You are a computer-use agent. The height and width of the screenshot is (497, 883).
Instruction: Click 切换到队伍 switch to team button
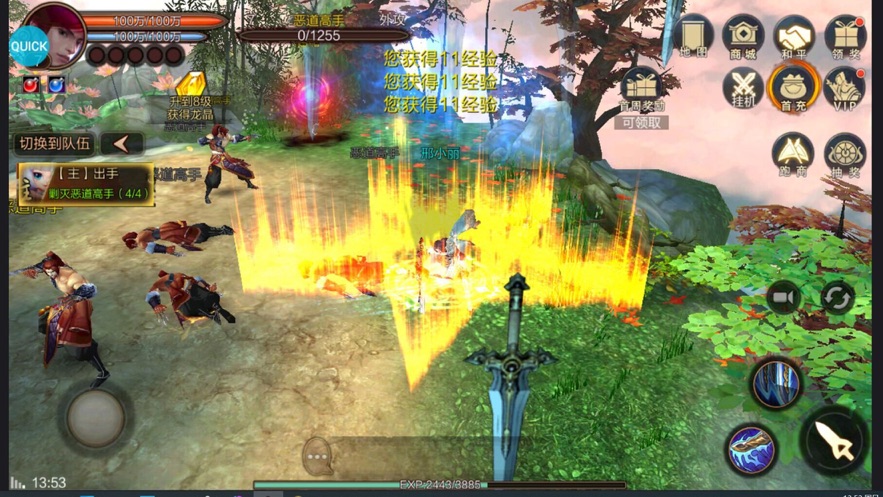pyautogui.click(x=55, y=144)
